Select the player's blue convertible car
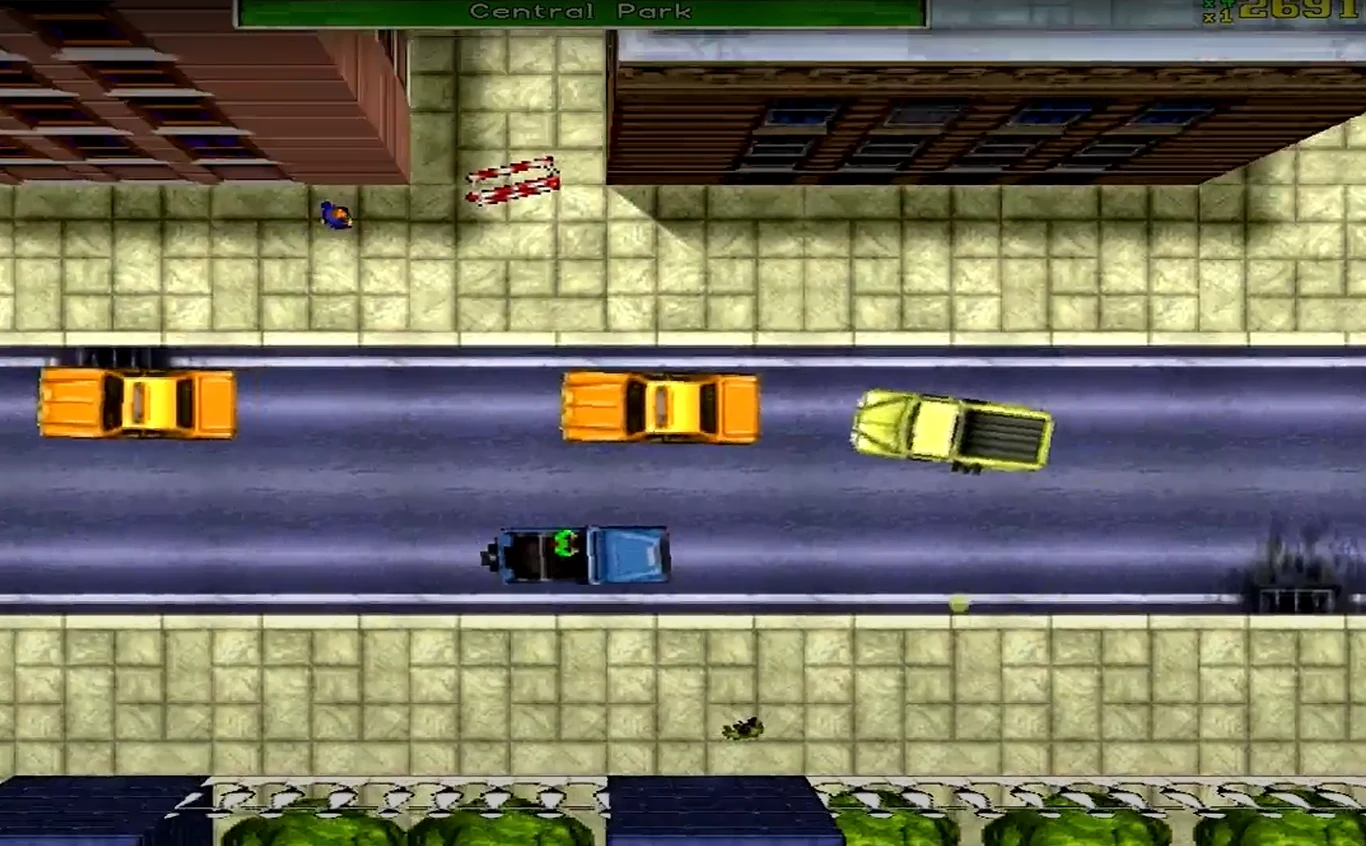This screenshot has height=846, width=1366. pyautogui.click(x=585, y=553)
